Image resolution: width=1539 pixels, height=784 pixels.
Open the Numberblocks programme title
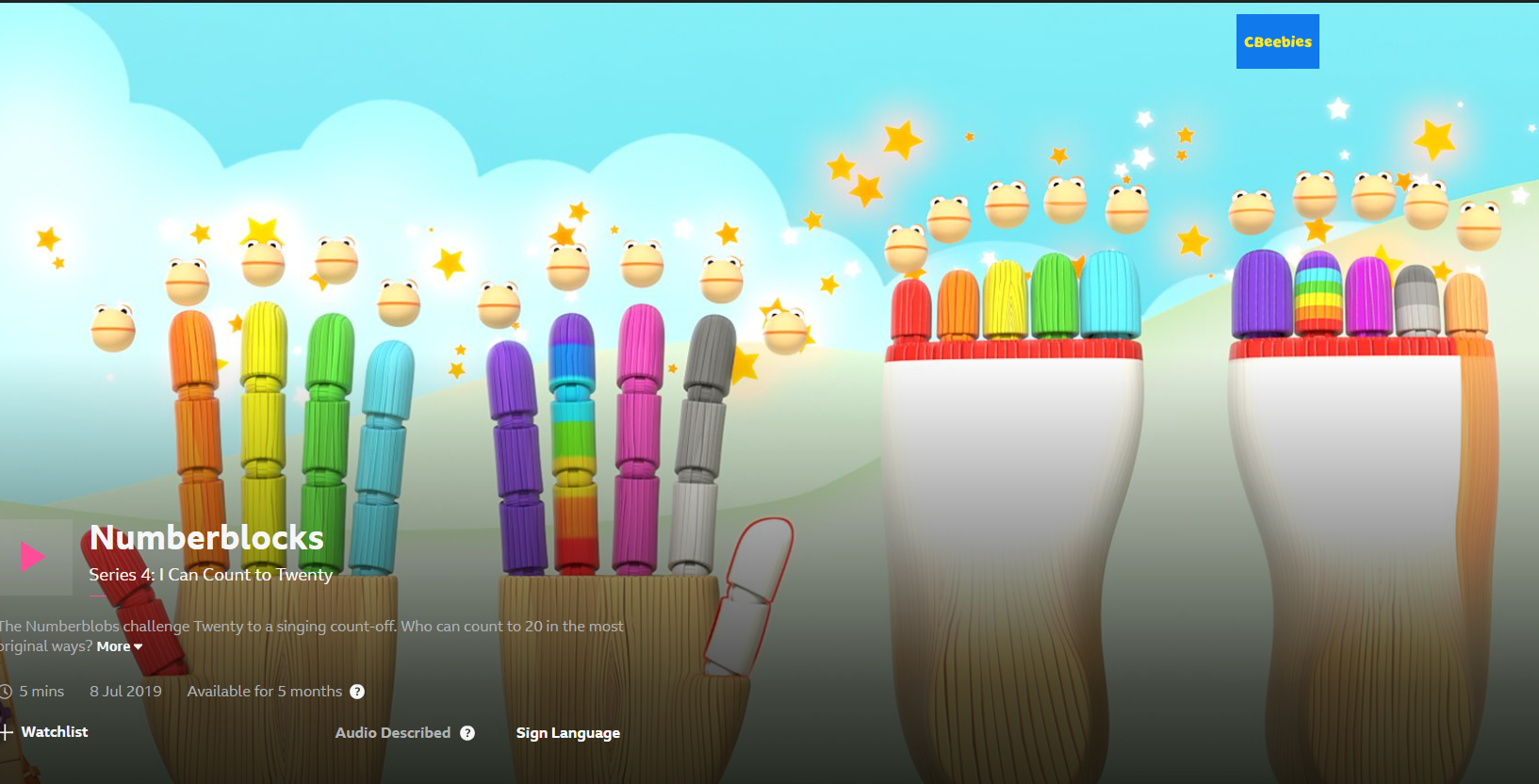coord(206,537)
